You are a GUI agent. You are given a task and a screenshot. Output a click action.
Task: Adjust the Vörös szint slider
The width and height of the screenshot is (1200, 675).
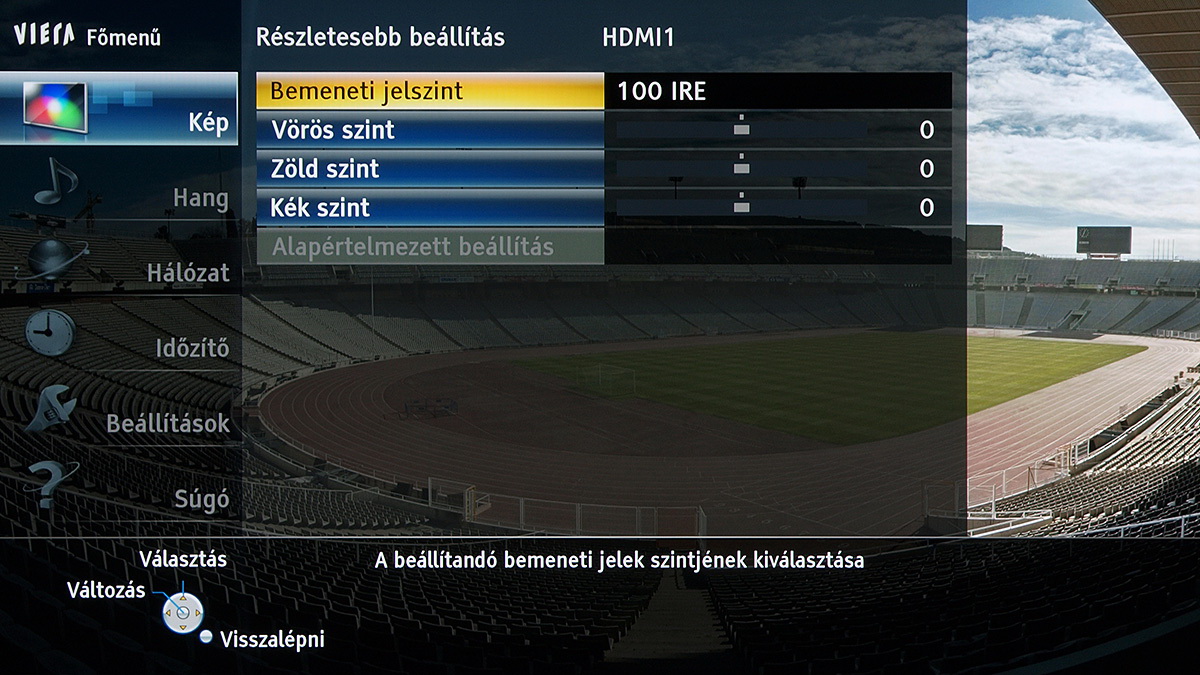(741, 130)
